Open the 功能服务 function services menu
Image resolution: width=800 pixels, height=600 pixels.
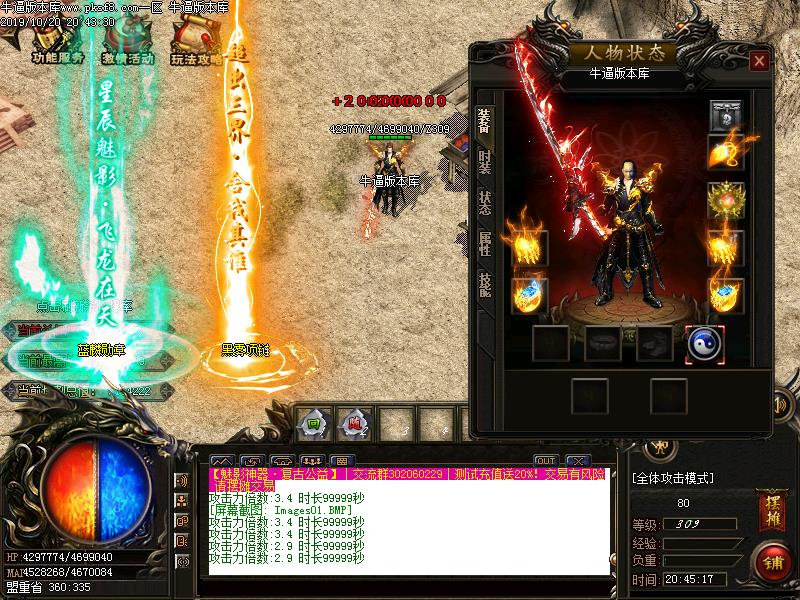[57, 43]
